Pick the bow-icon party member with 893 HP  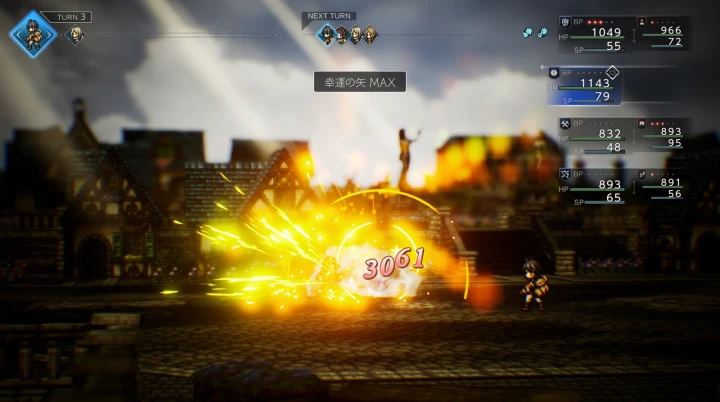point(596,185)
